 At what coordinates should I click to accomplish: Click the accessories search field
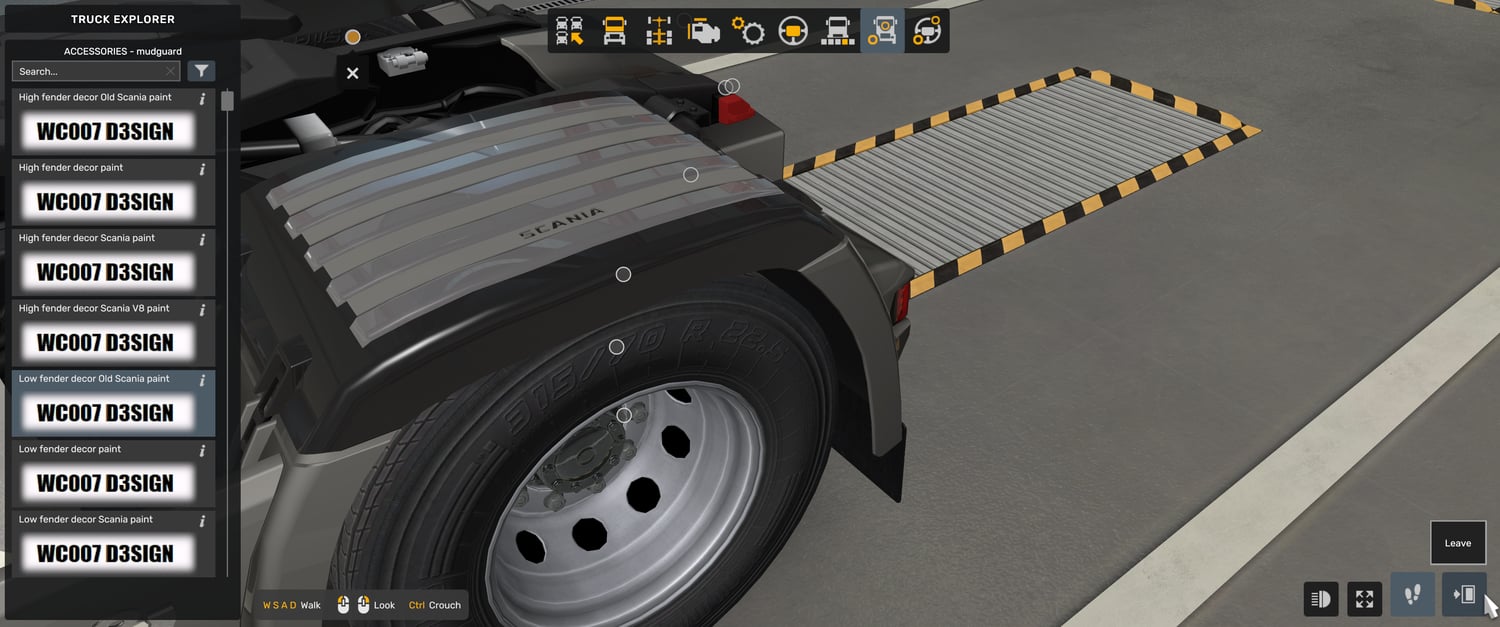point(90,71)
